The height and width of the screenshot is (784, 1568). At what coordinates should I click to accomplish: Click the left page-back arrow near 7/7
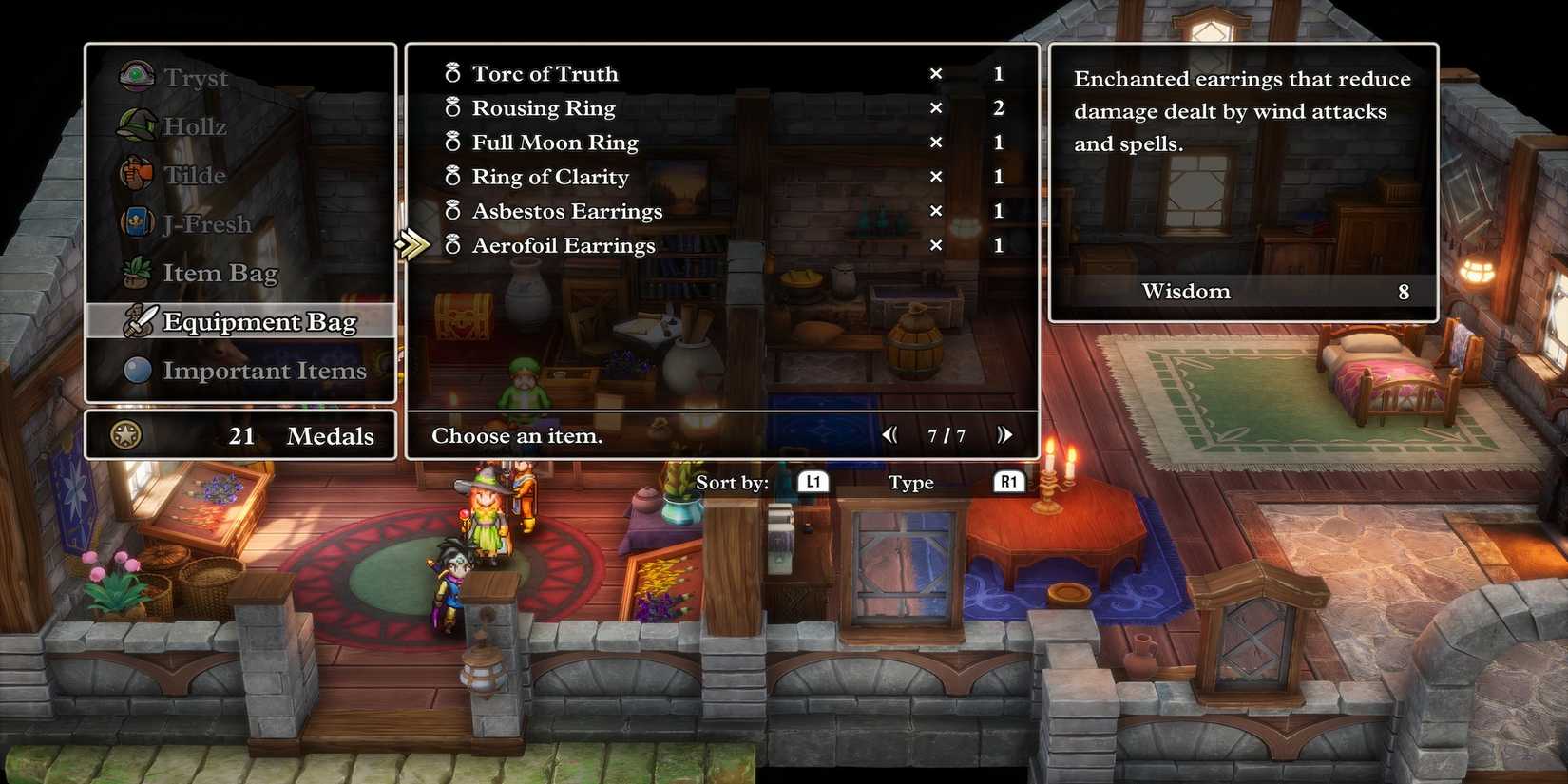tap(890, 434)
